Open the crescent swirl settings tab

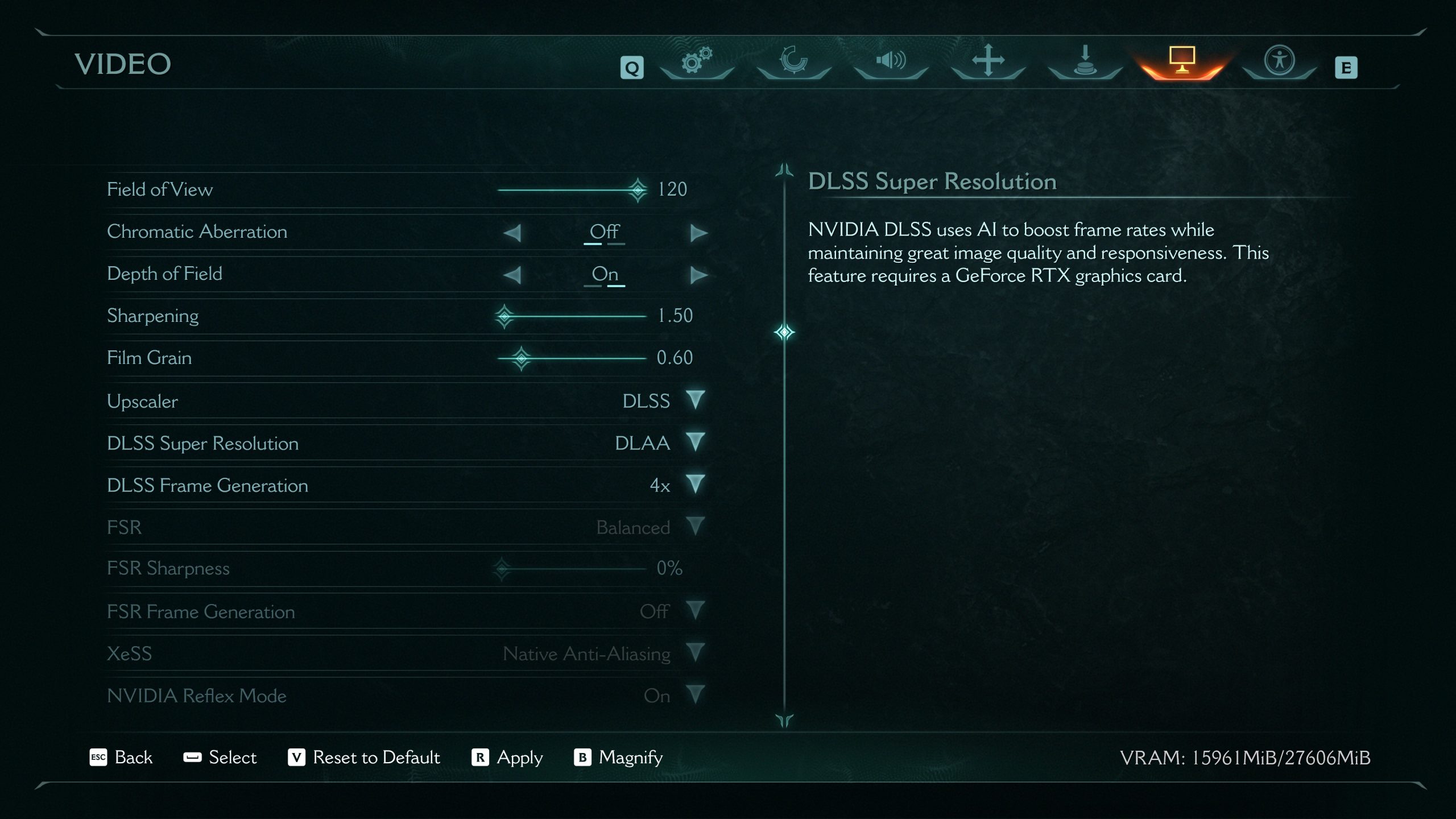(x=793, y=60)
